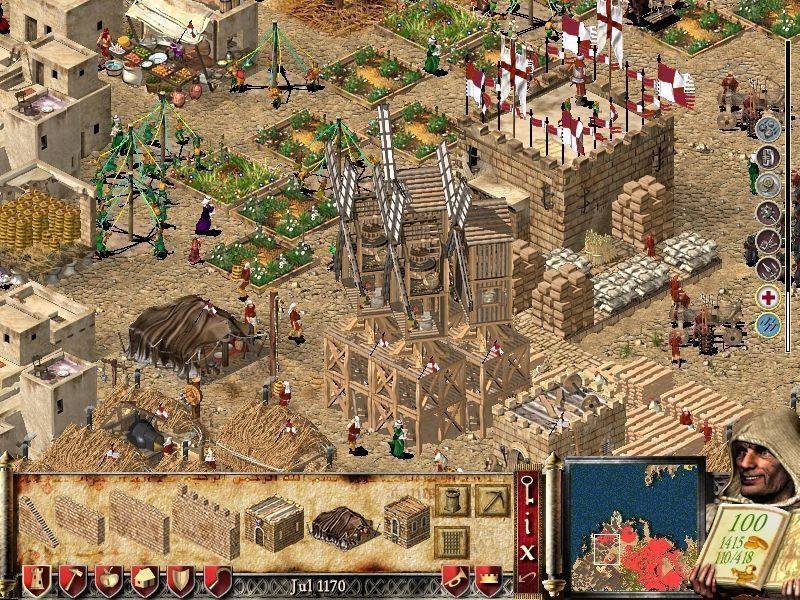Select the barracks building
Screen dimensions: 800x600
[x=273, y=520]
